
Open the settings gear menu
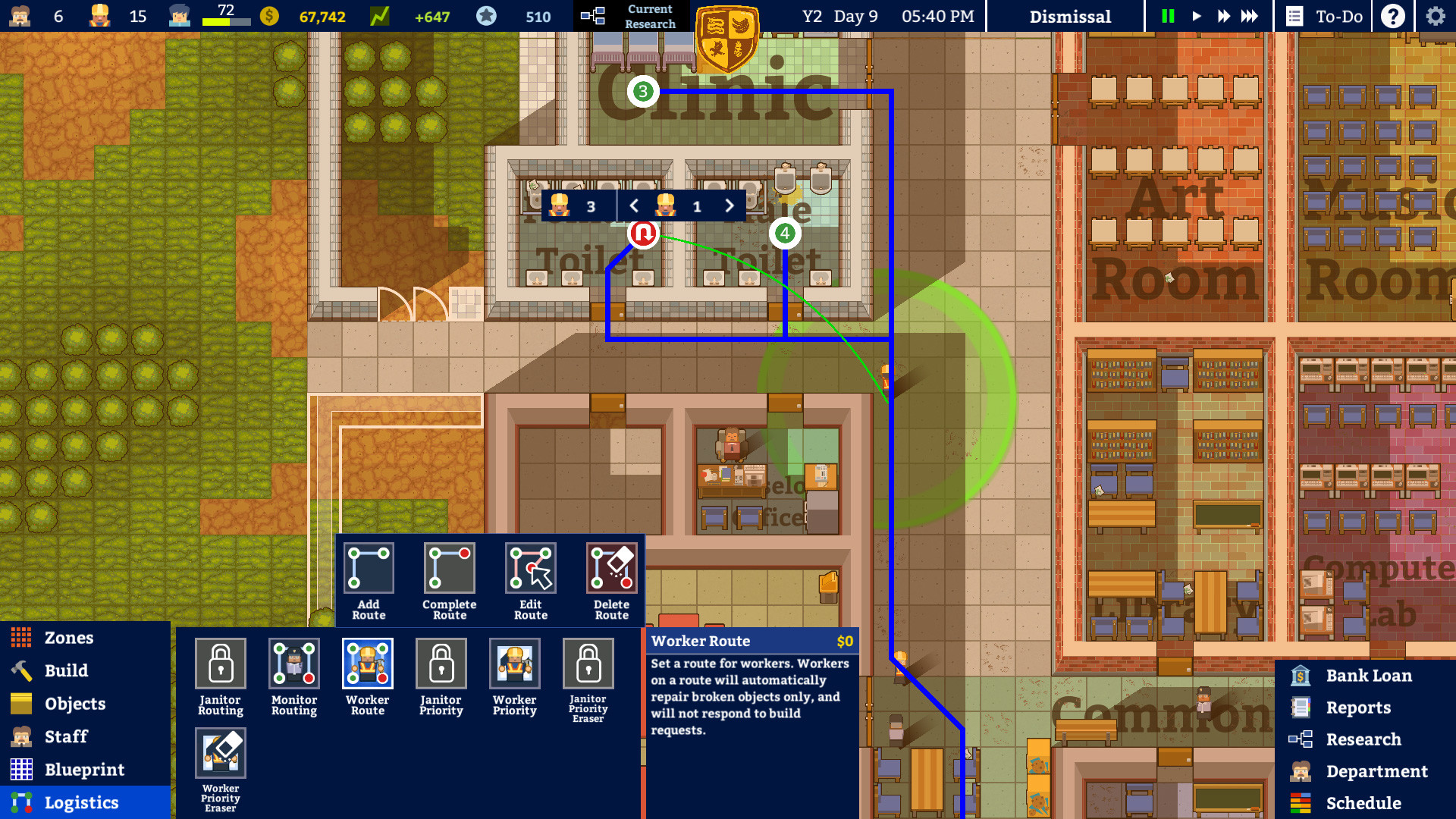(x=1435, y=15)
